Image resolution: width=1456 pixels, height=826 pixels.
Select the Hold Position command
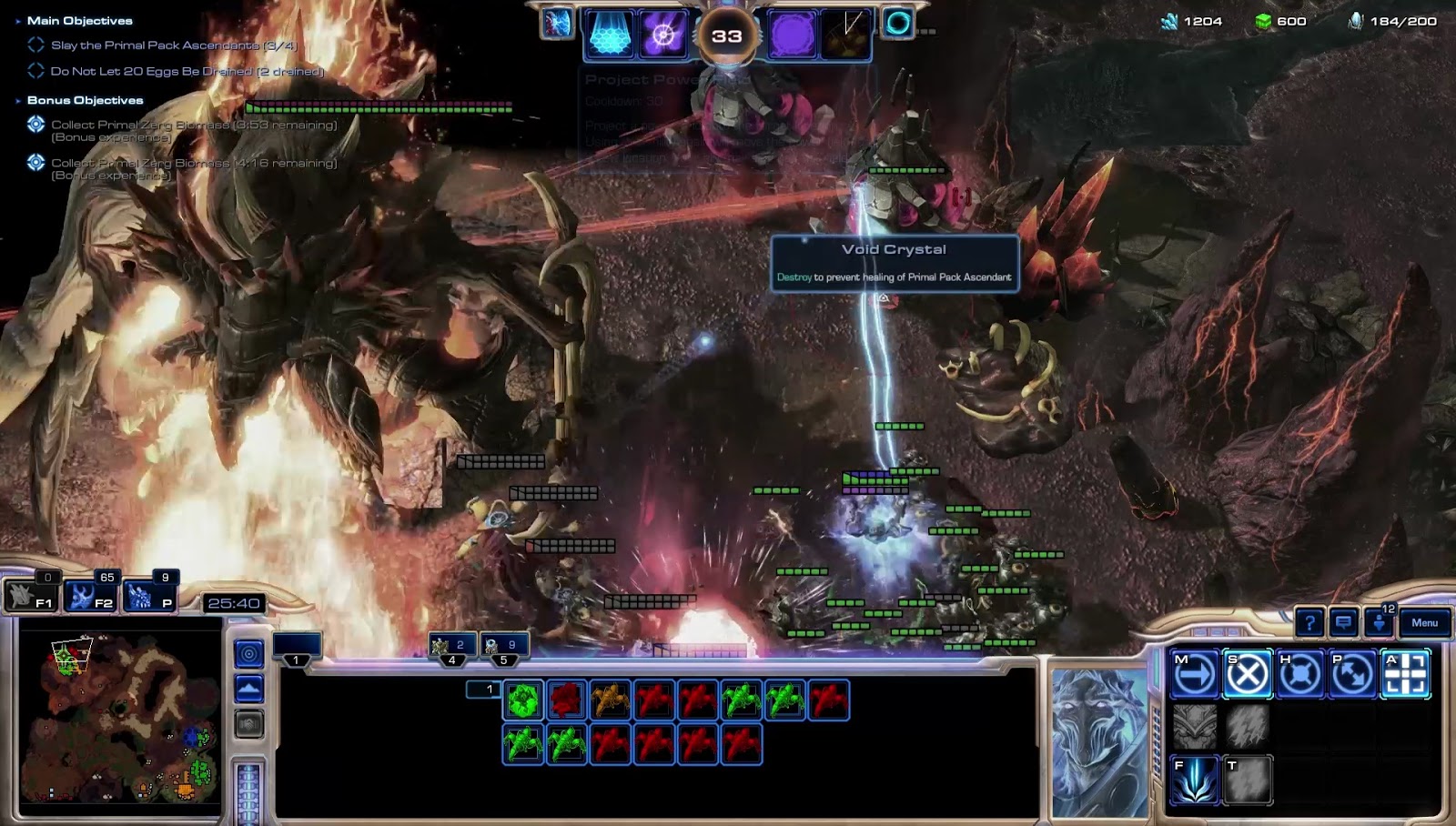(x=1299, y=675)
